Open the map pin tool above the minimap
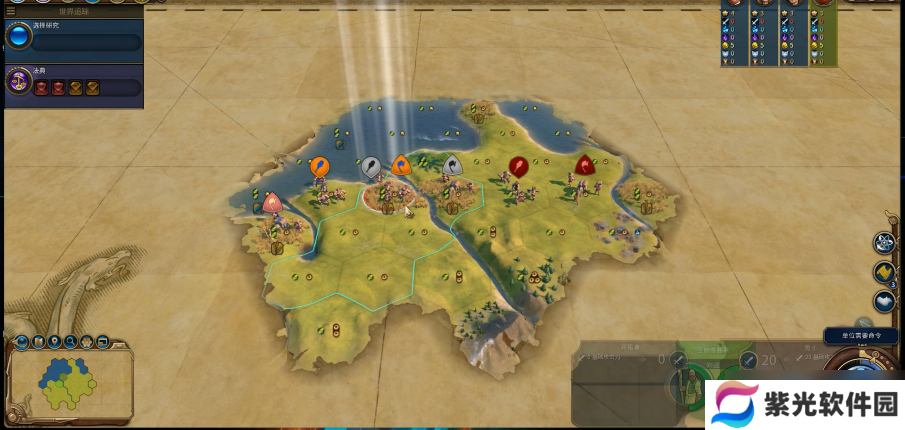 (54, 342)
